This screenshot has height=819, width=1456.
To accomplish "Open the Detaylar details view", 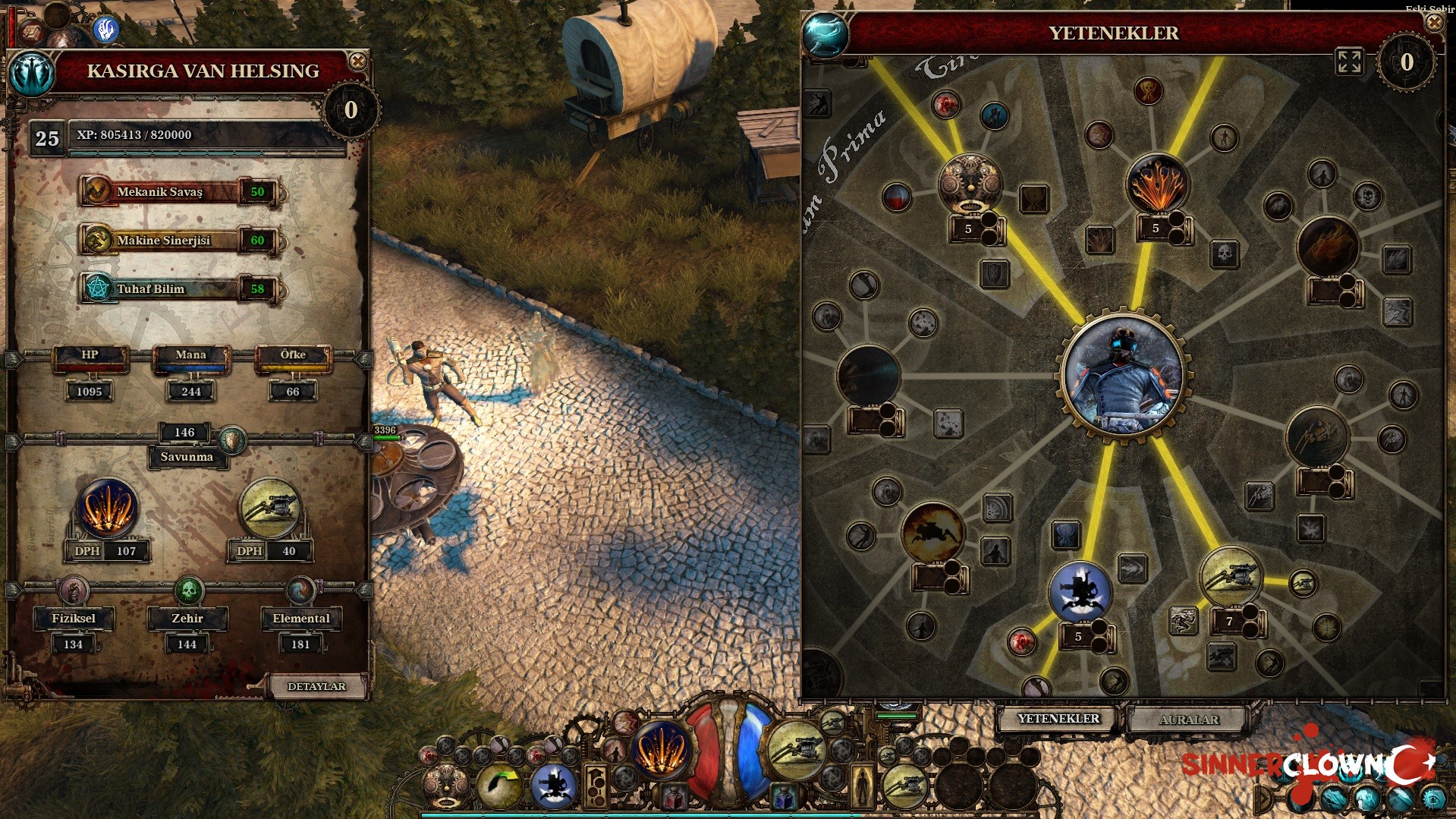I will pyautogui.click(x=316, y=686).
